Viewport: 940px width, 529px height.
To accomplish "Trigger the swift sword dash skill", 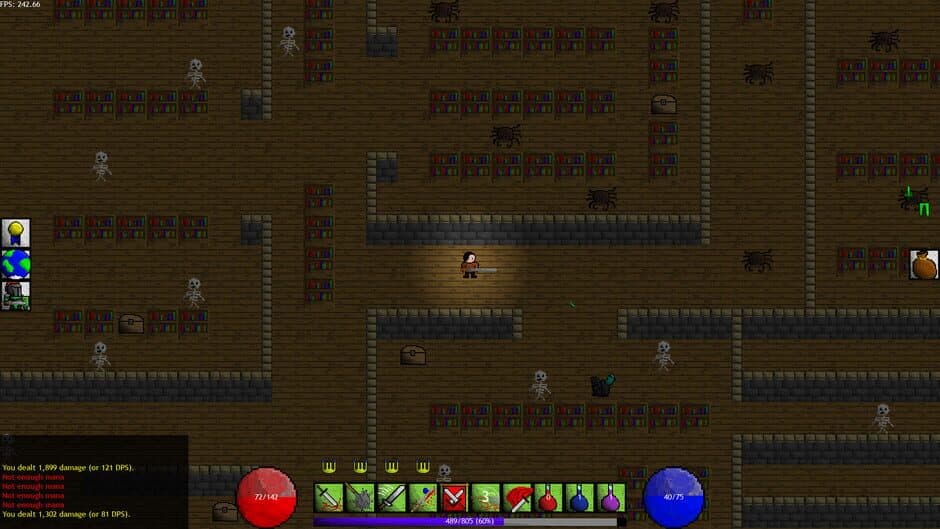I will click(x=391, y=497).
